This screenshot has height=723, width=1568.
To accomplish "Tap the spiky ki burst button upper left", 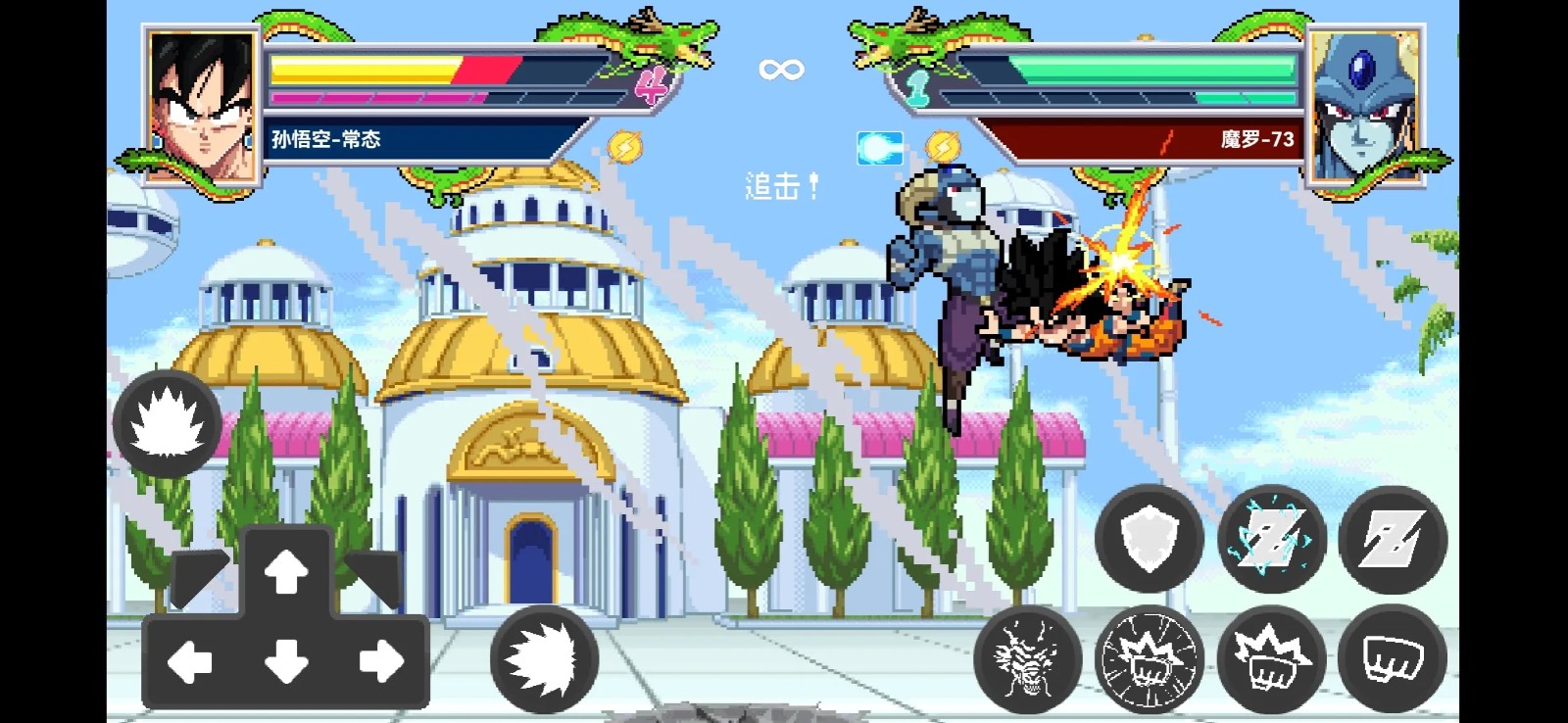I will [165, 423].
